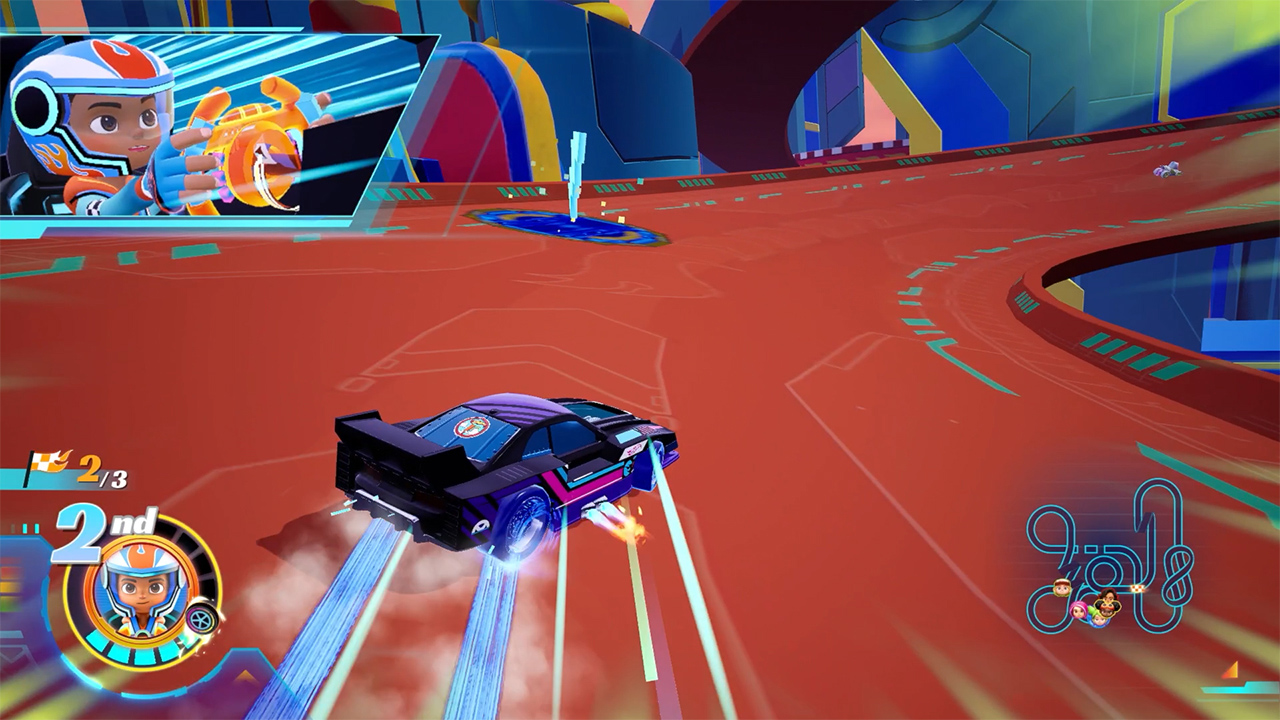
Task: Click the 2/3 lap counter text
Action: [103, 470]
